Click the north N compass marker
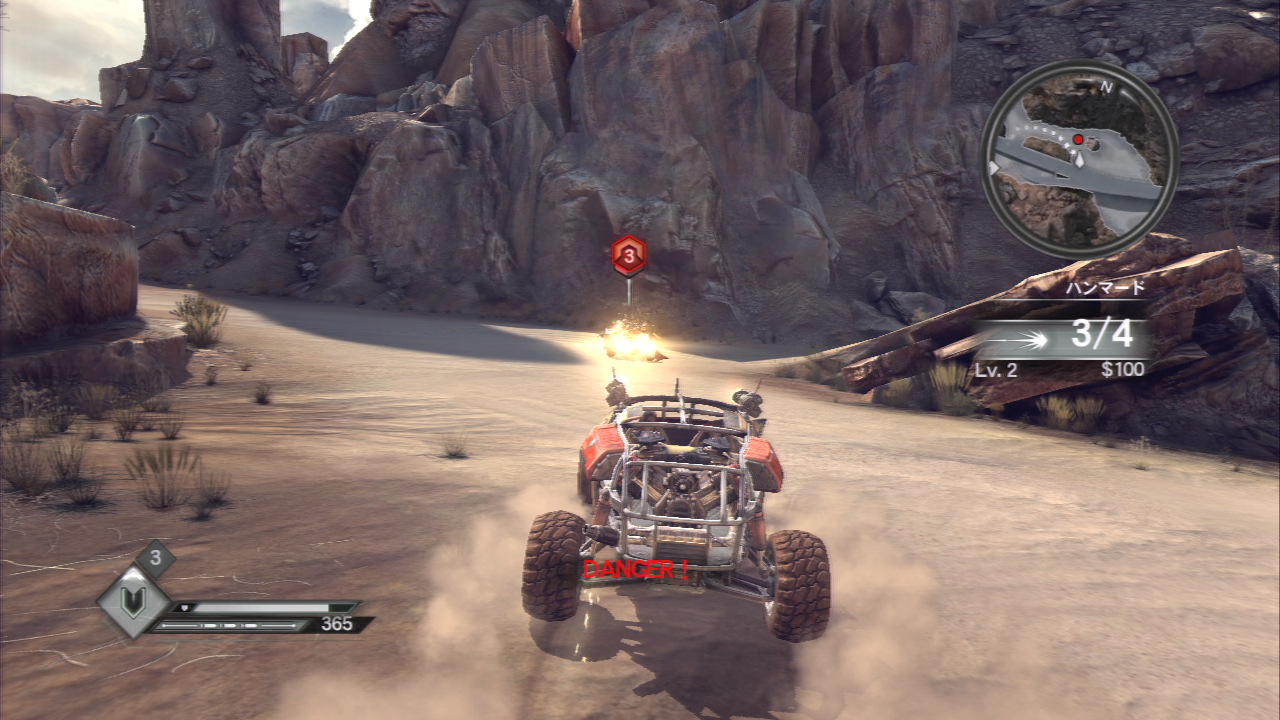Image resolution: width=1280 pixels, height=720 pixels. (1106, 86)
